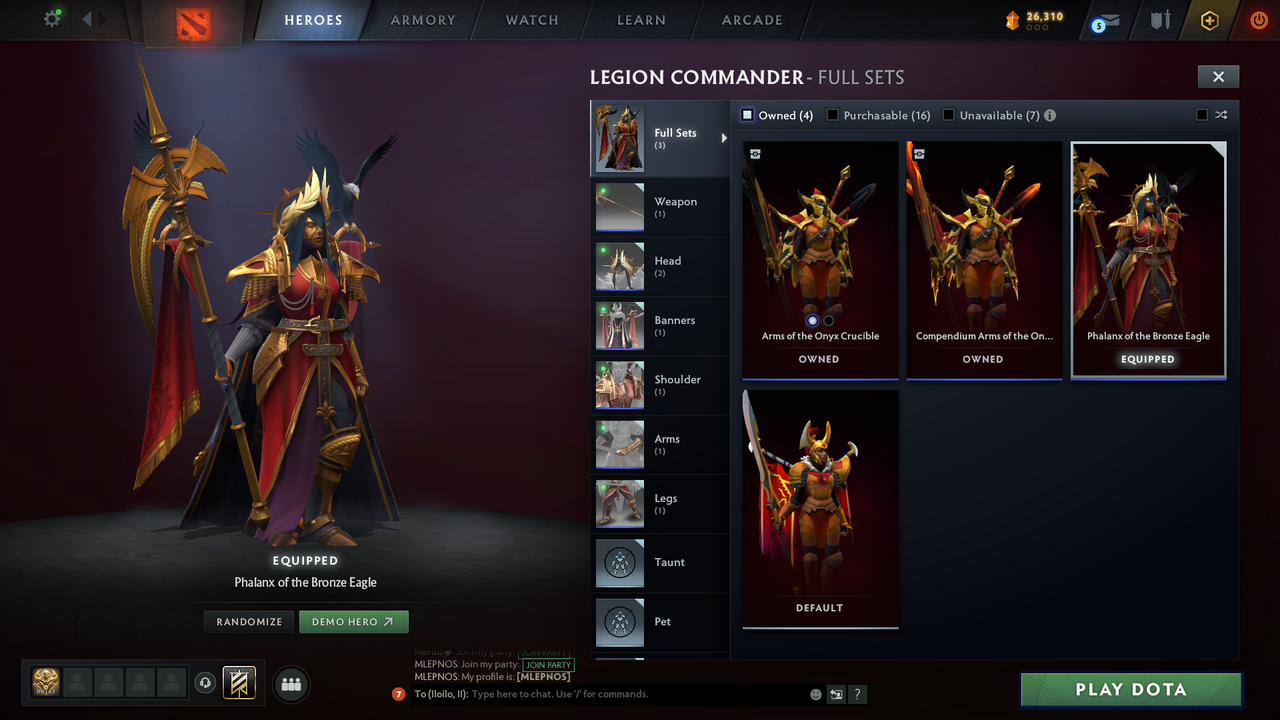Check the Unavailable (7) filter
The height and width of the screenshot is (720, 1280).
point(948,114)
